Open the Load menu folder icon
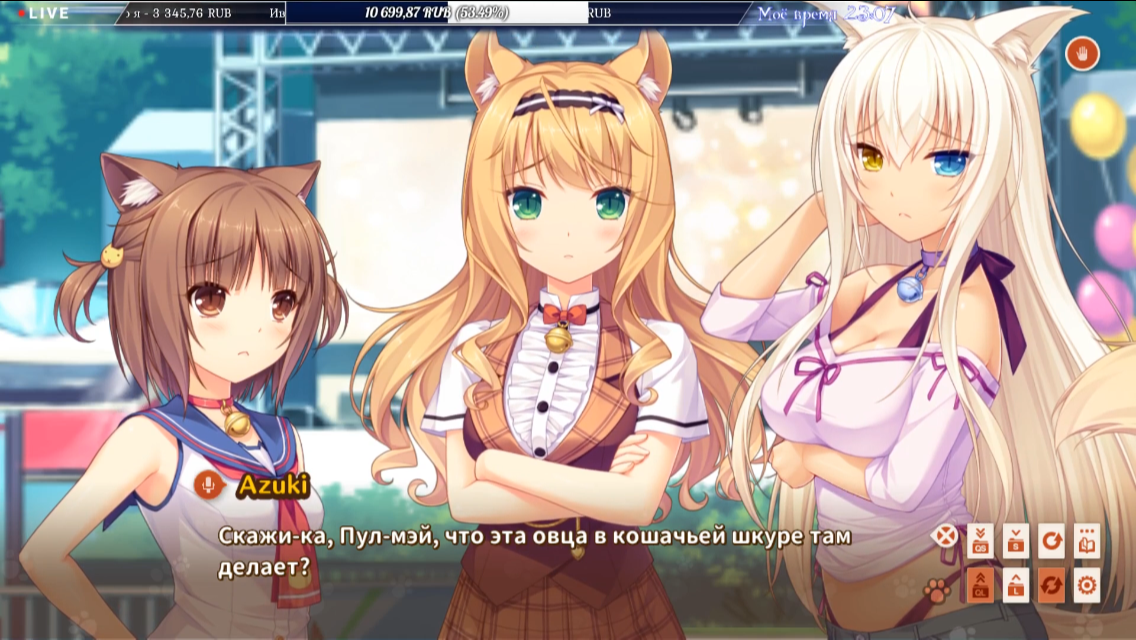The width and height of the screenshot is (1136, 640). pos(1016,585)
